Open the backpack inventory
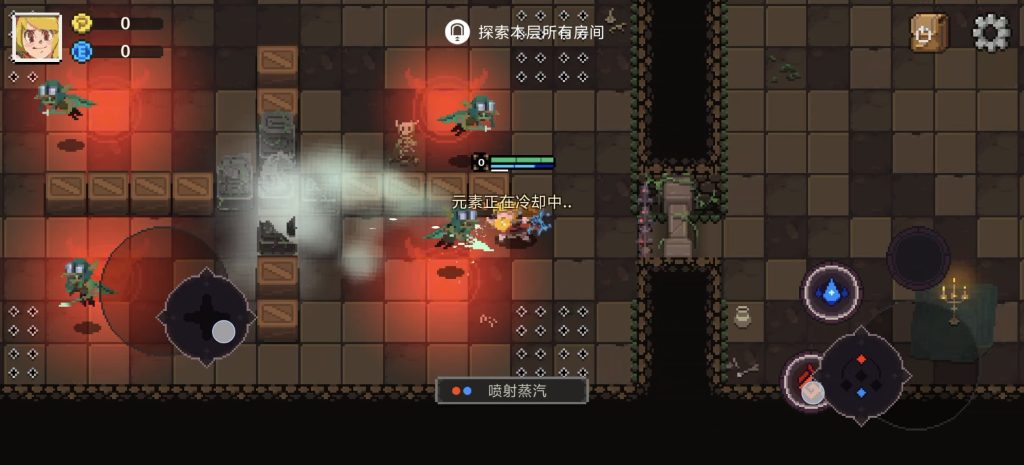 click(928, 33)
